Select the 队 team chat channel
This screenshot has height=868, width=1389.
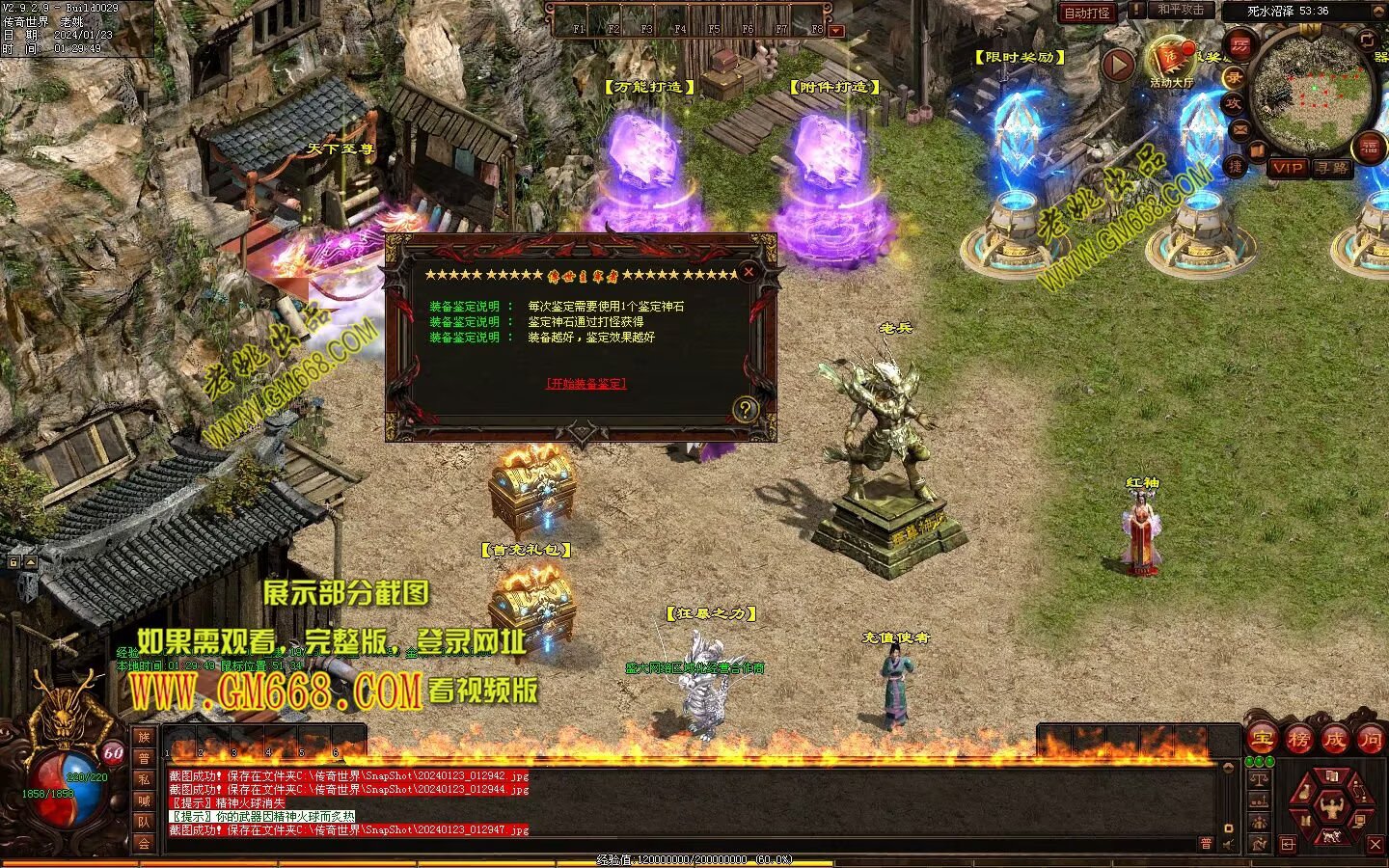click(x=144, y=822)
